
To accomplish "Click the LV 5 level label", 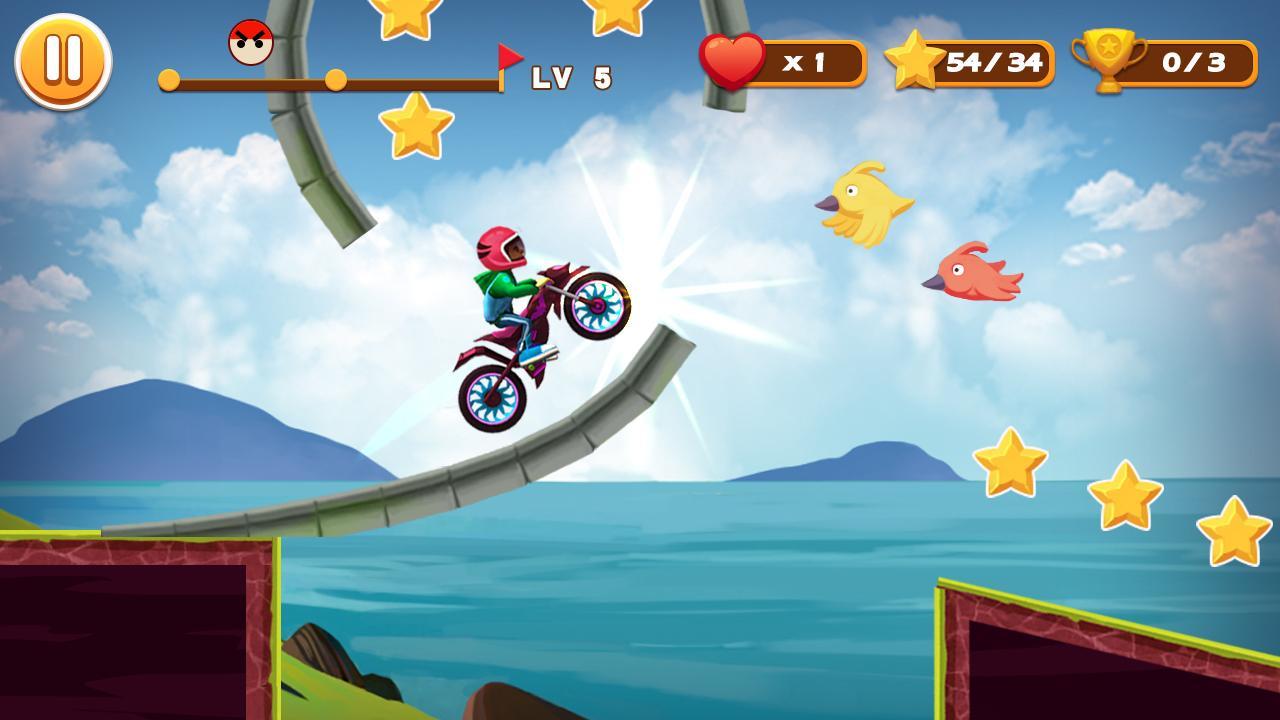I will 570,75.
